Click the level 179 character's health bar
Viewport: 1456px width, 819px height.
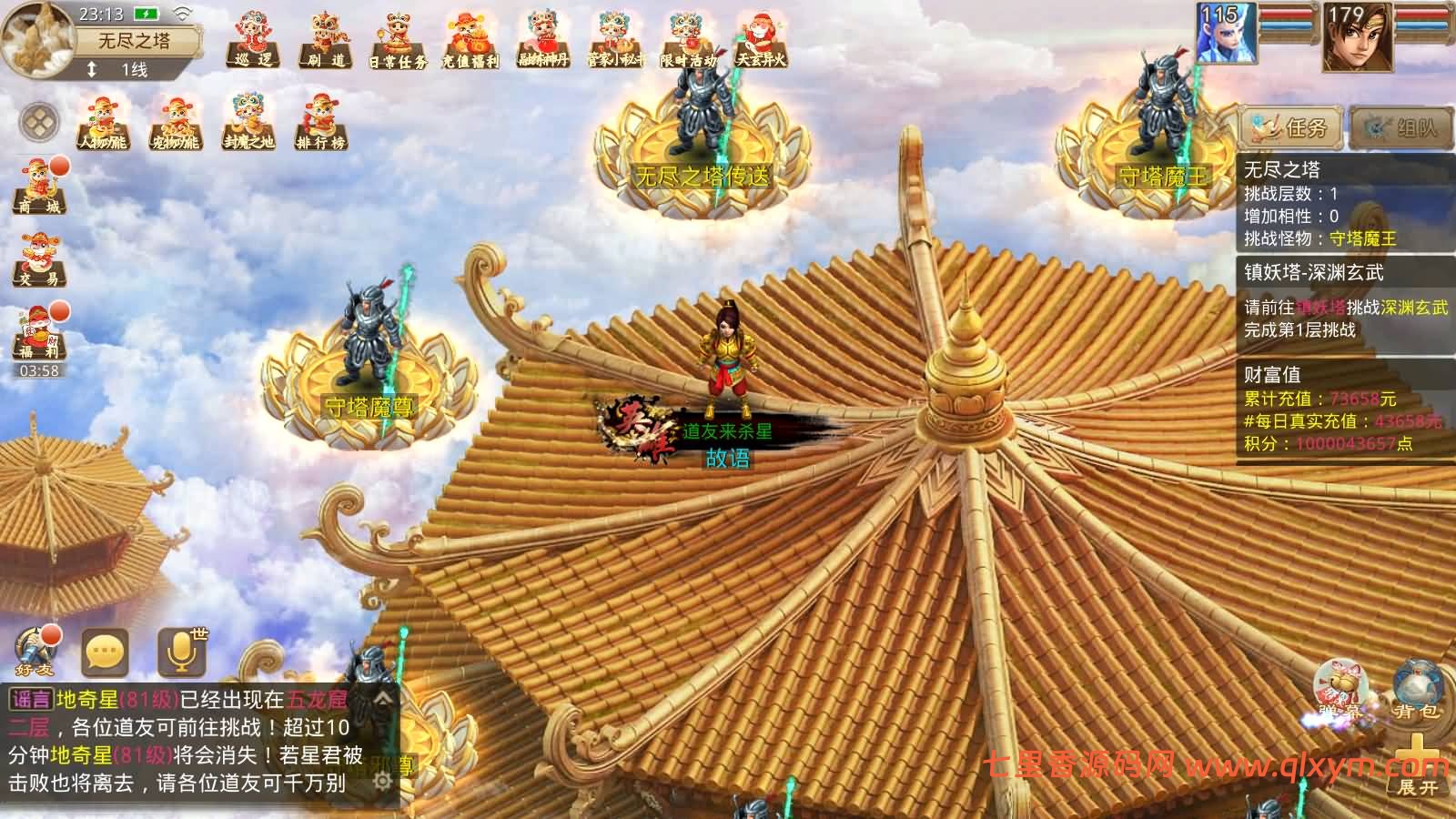(x=1419, y=16)
